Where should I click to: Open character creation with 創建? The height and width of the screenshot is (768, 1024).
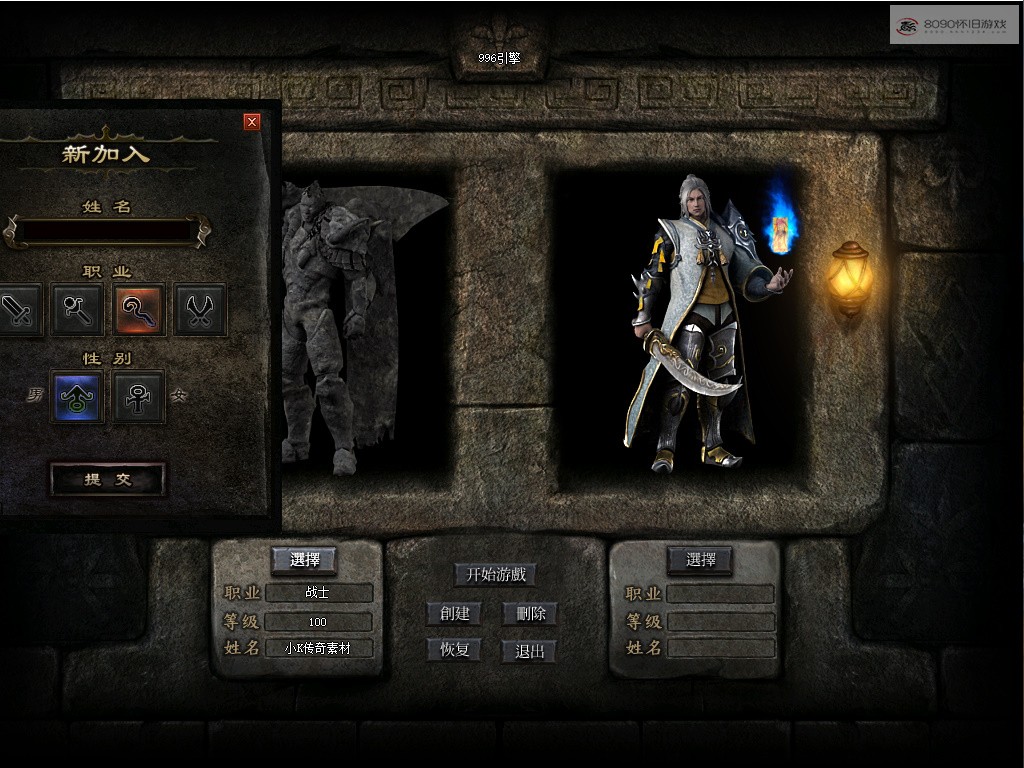(x=455, y=613)
